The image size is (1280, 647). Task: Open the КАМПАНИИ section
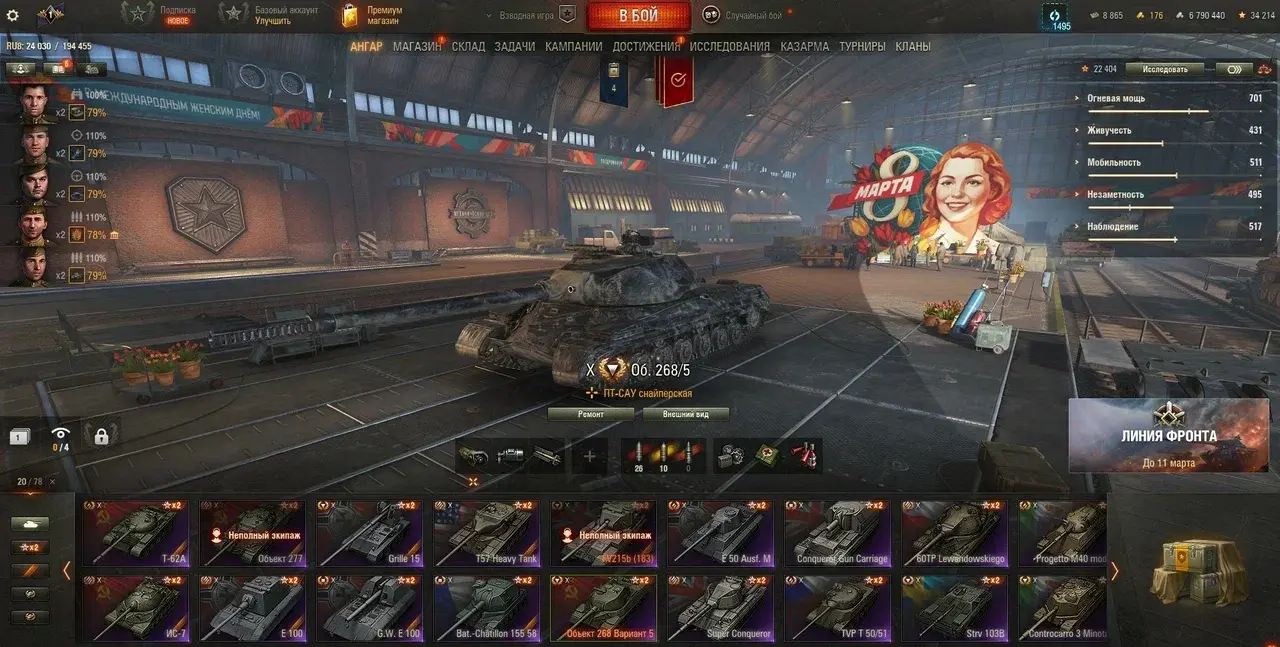[x=573, y=46]
